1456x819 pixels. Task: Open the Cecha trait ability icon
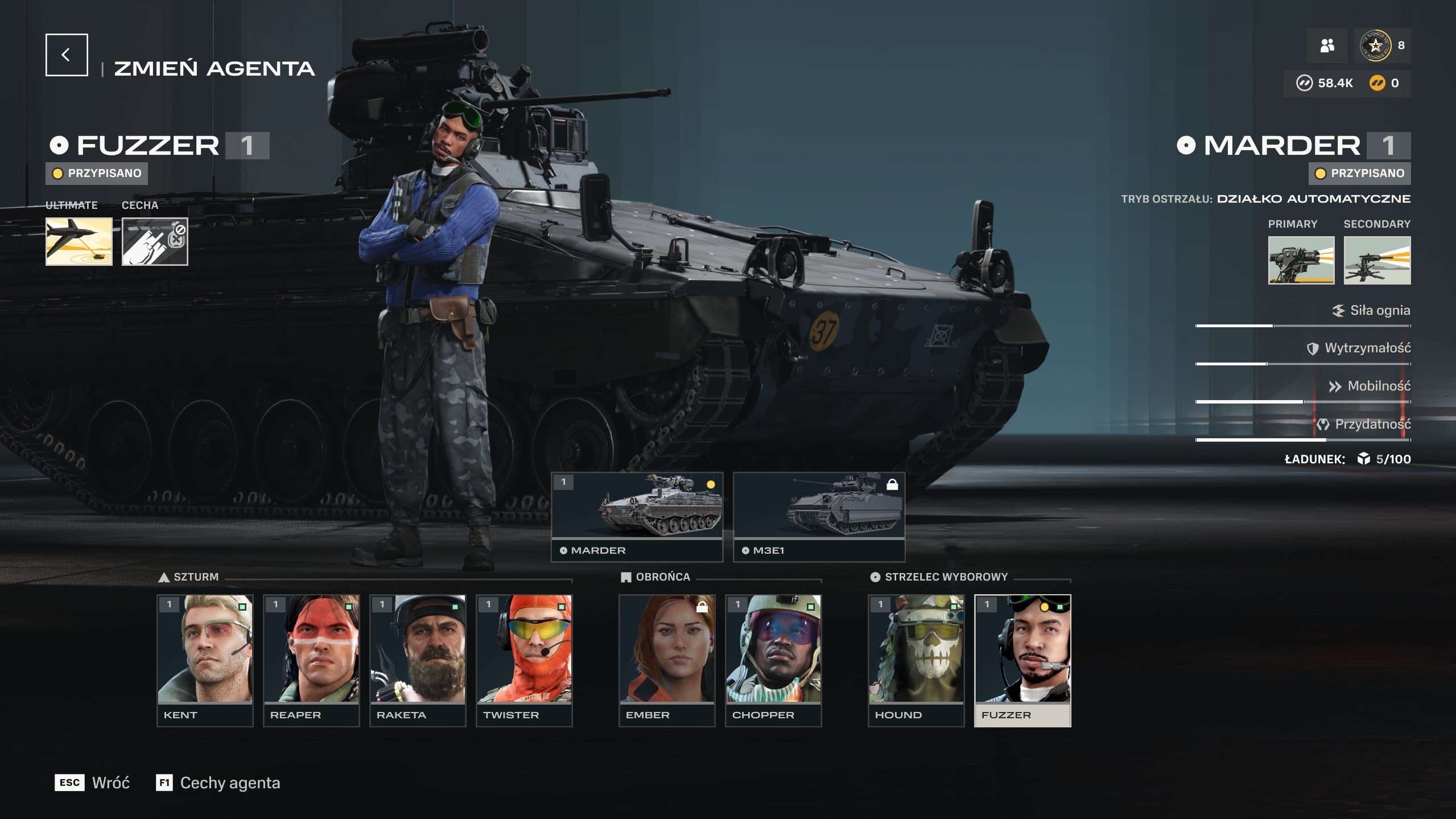155,241
